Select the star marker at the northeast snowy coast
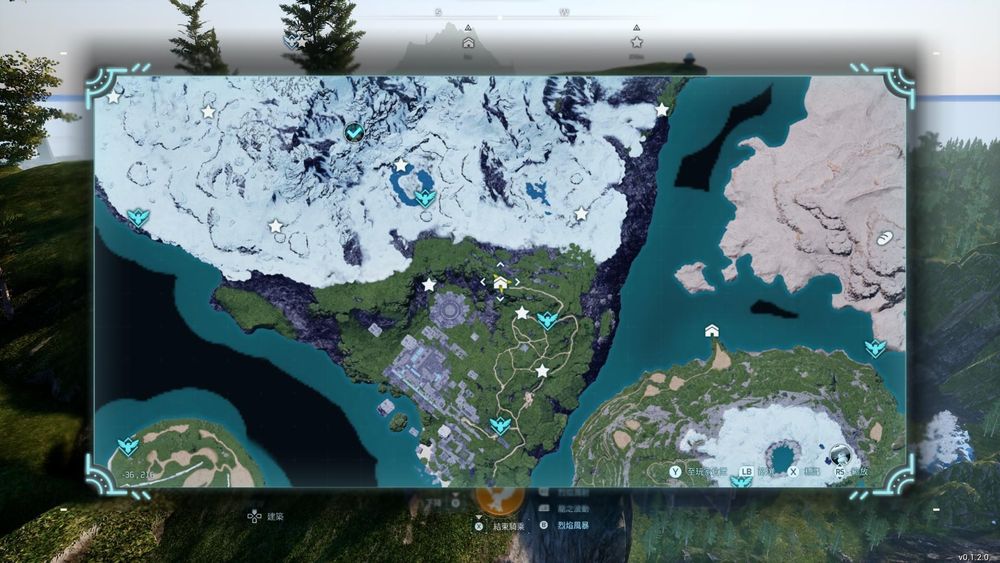1000x563 pixels. [662, 109]
